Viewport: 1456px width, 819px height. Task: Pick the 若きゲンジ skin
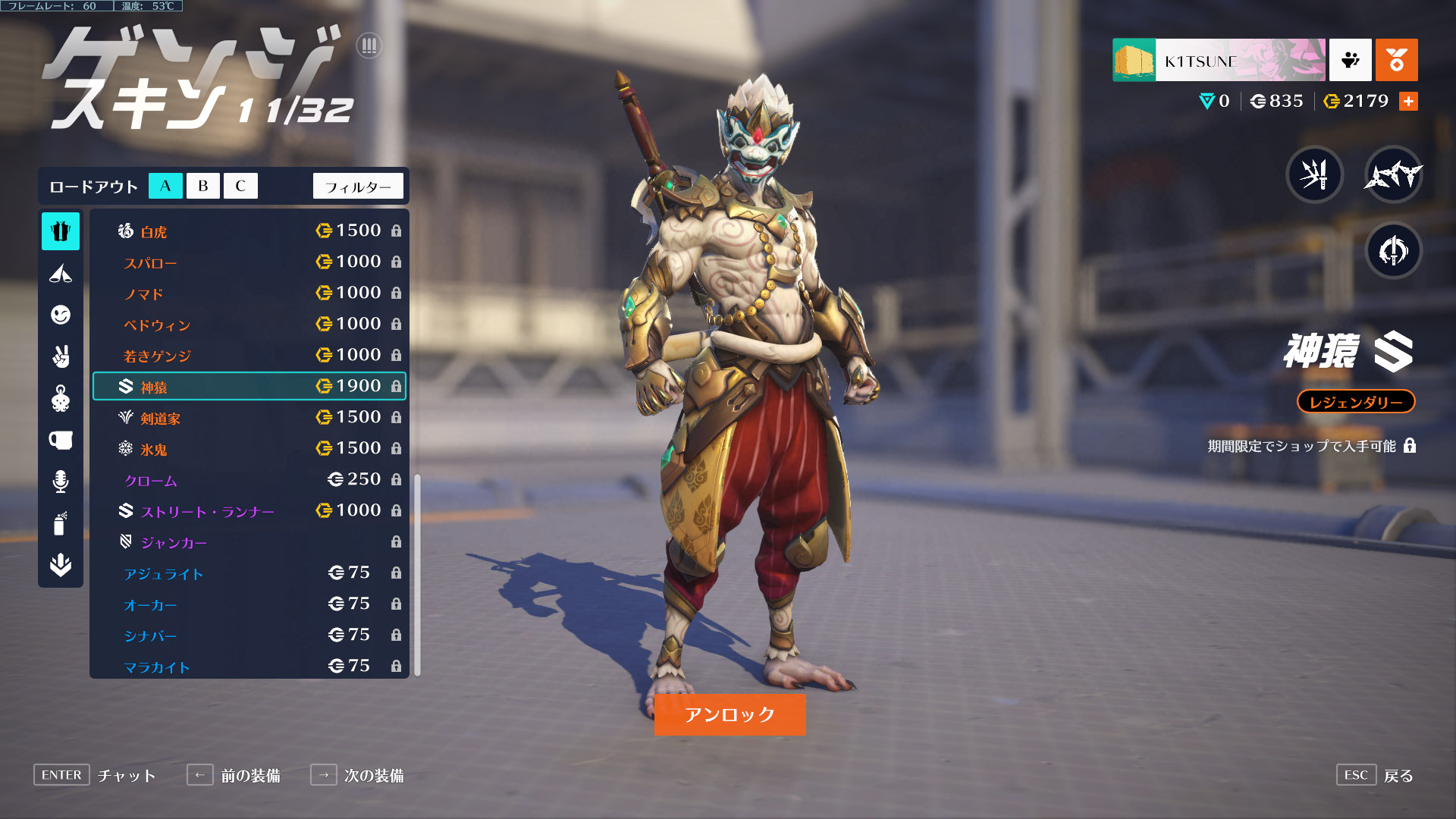[249, 356]
